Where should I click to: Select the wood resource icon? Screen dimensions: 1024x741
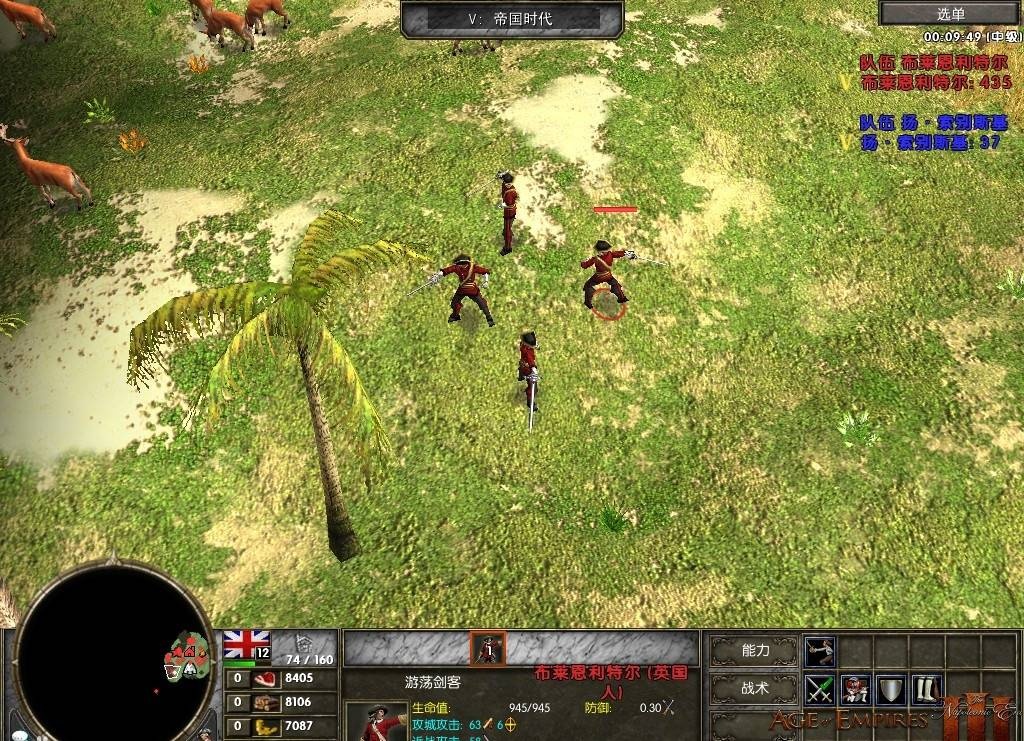[x=266, y=702]
